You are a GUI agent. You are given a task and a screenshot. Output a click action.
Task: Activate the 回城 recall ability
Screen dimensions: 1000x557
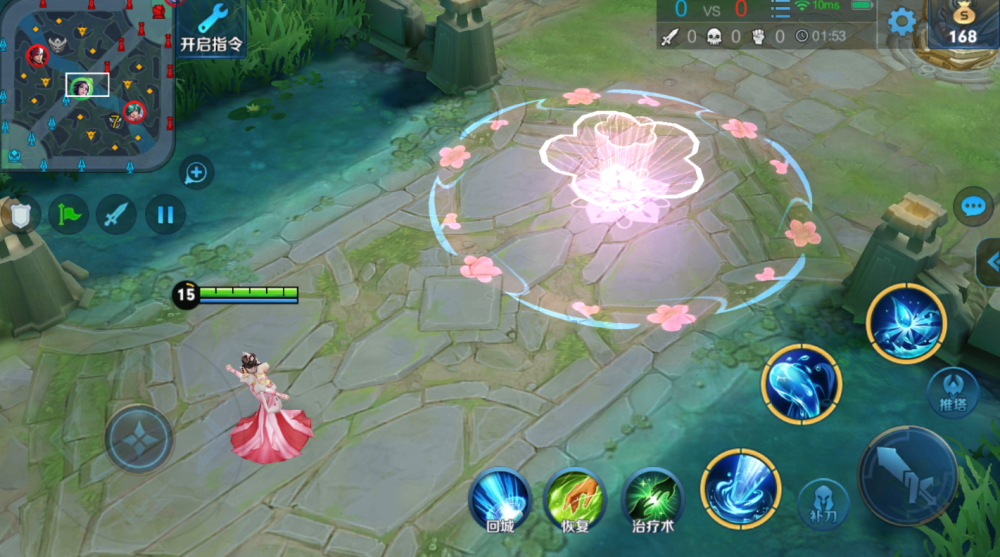coord(500,495)
